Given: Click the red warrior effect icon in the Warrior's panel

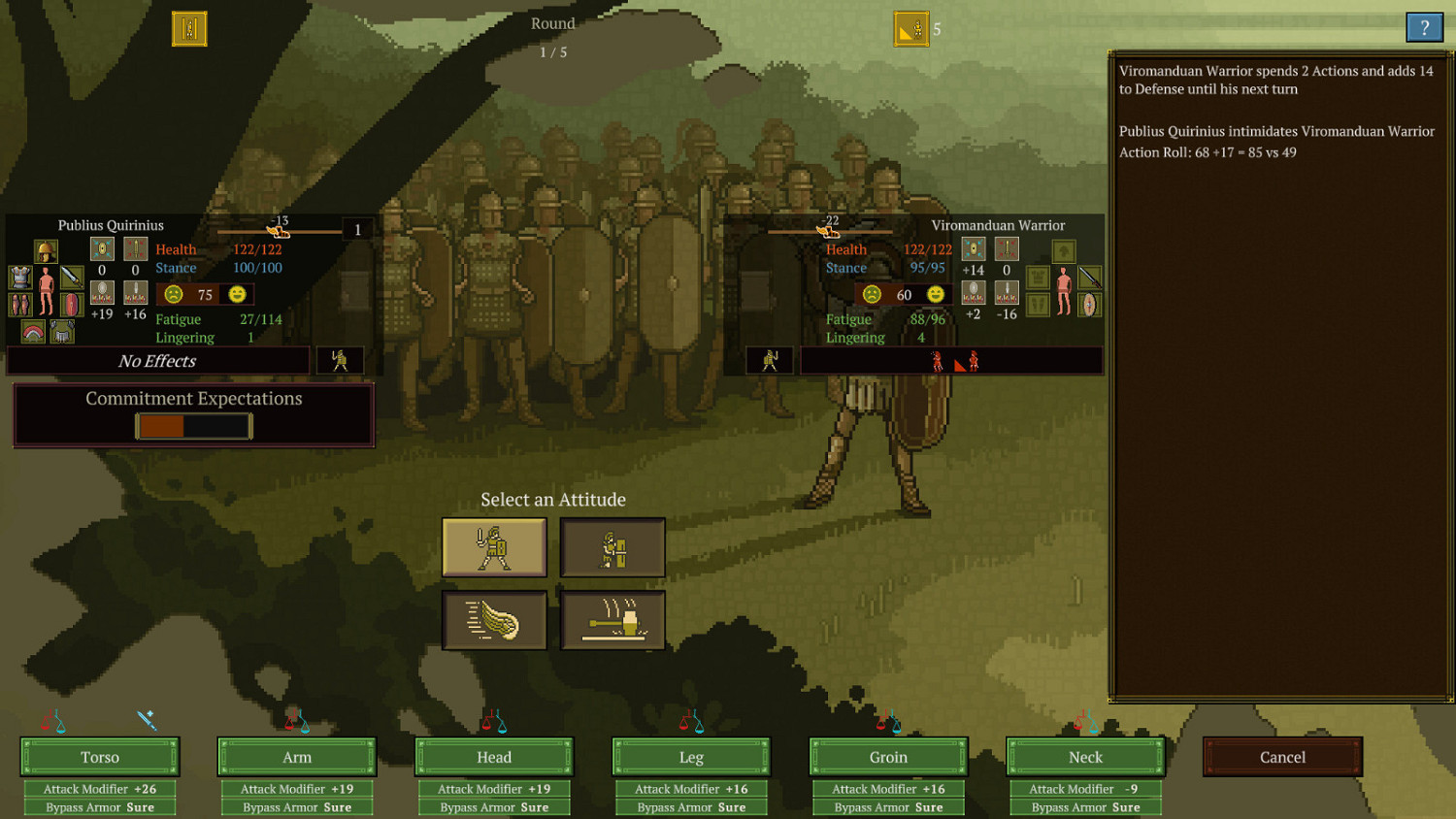Looking at the screenshot, I should tap(937, 360).
